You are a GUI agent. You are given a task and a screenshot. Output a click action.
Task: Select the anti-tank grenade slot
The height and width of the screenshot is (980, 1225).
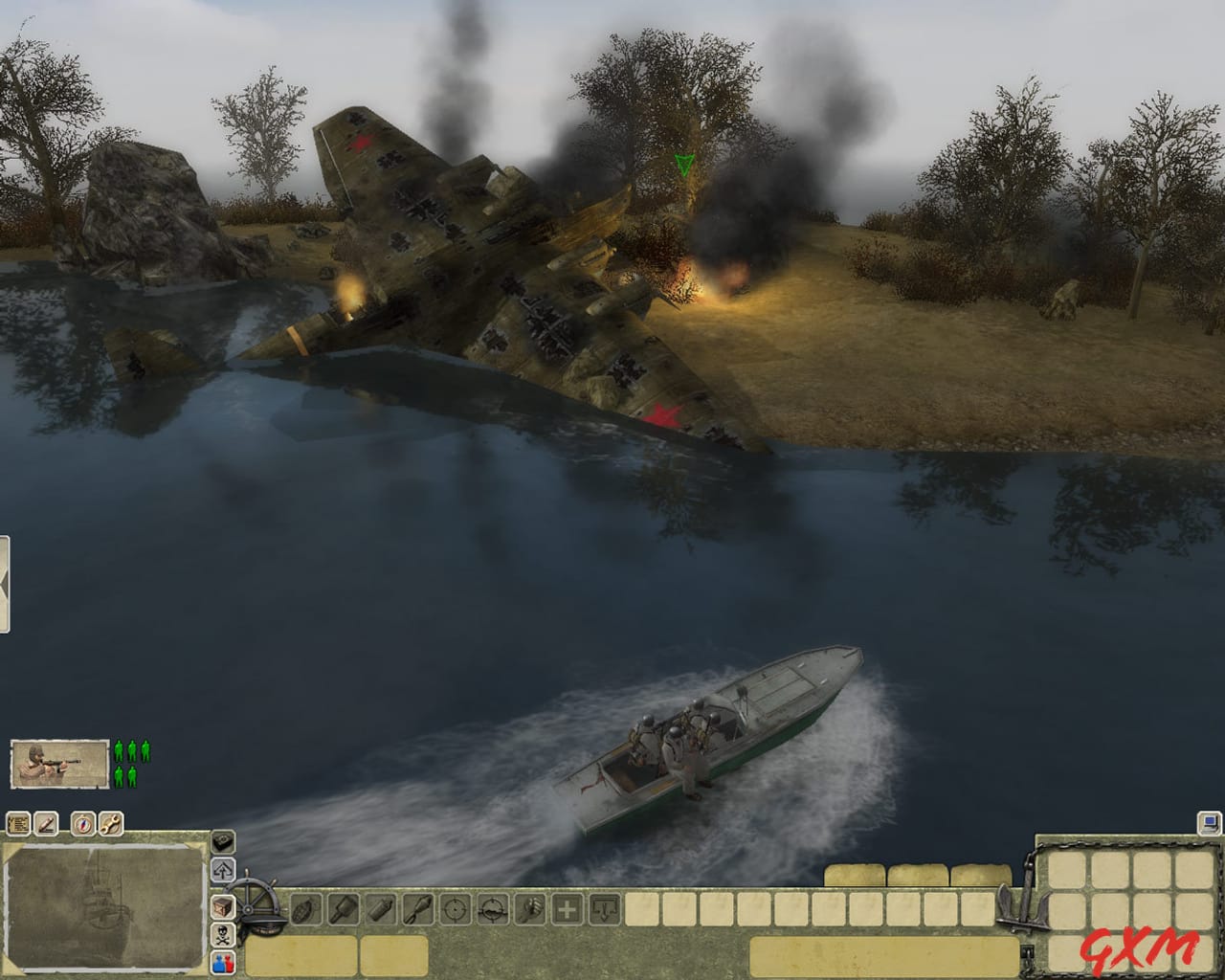click(x=418, y=909)
